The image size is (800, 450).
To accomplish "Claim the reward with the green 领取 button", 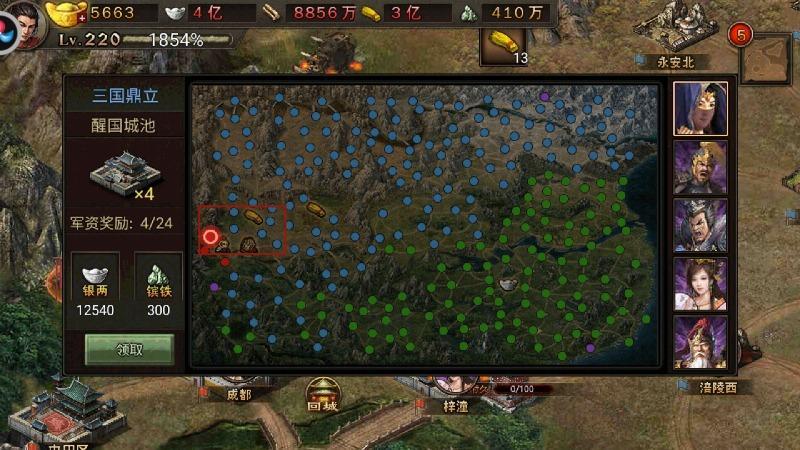I will pos(129,349).
